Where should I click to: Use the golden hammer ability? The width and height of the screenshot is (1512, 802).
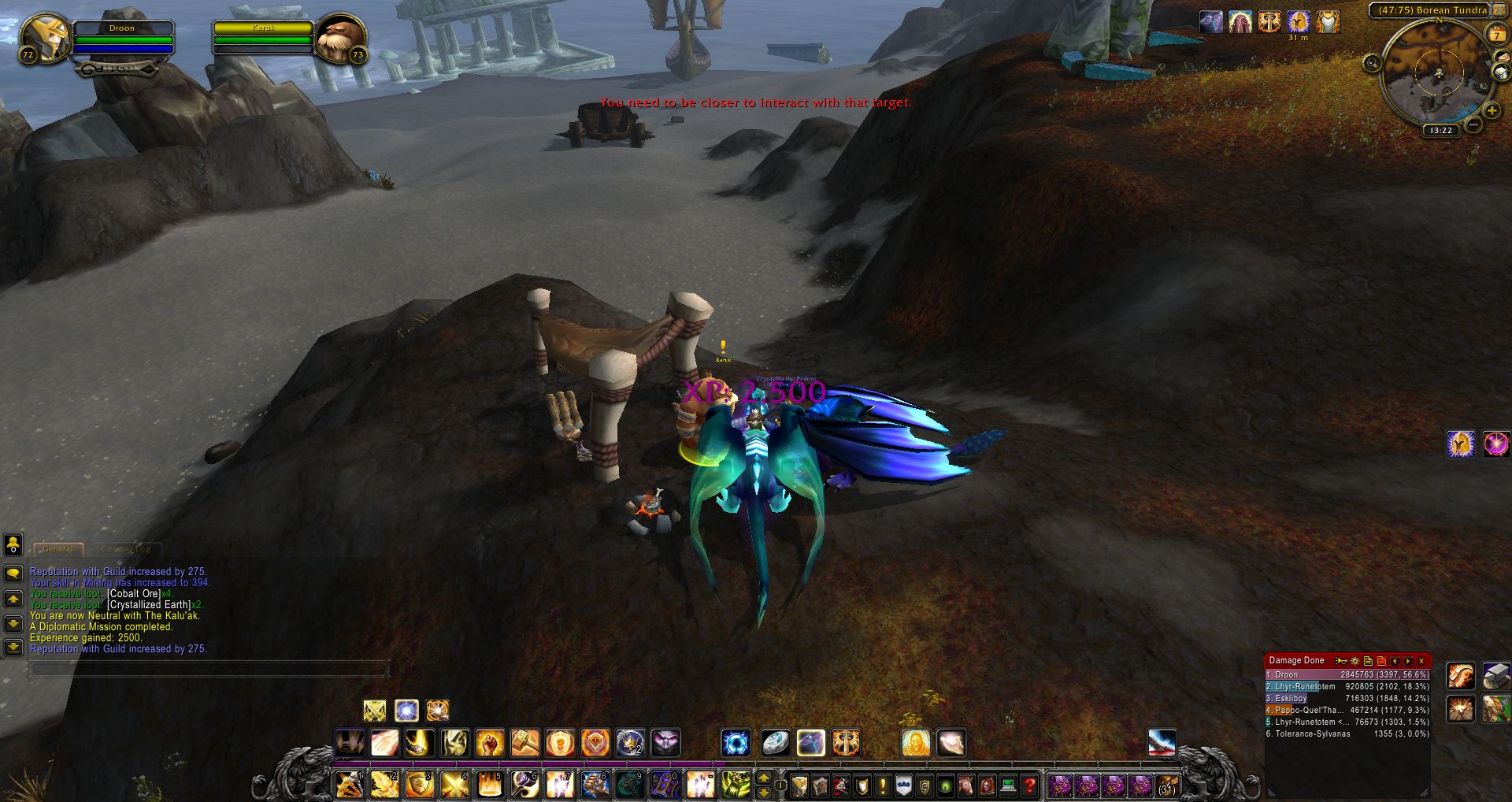[x=525, y=742]
